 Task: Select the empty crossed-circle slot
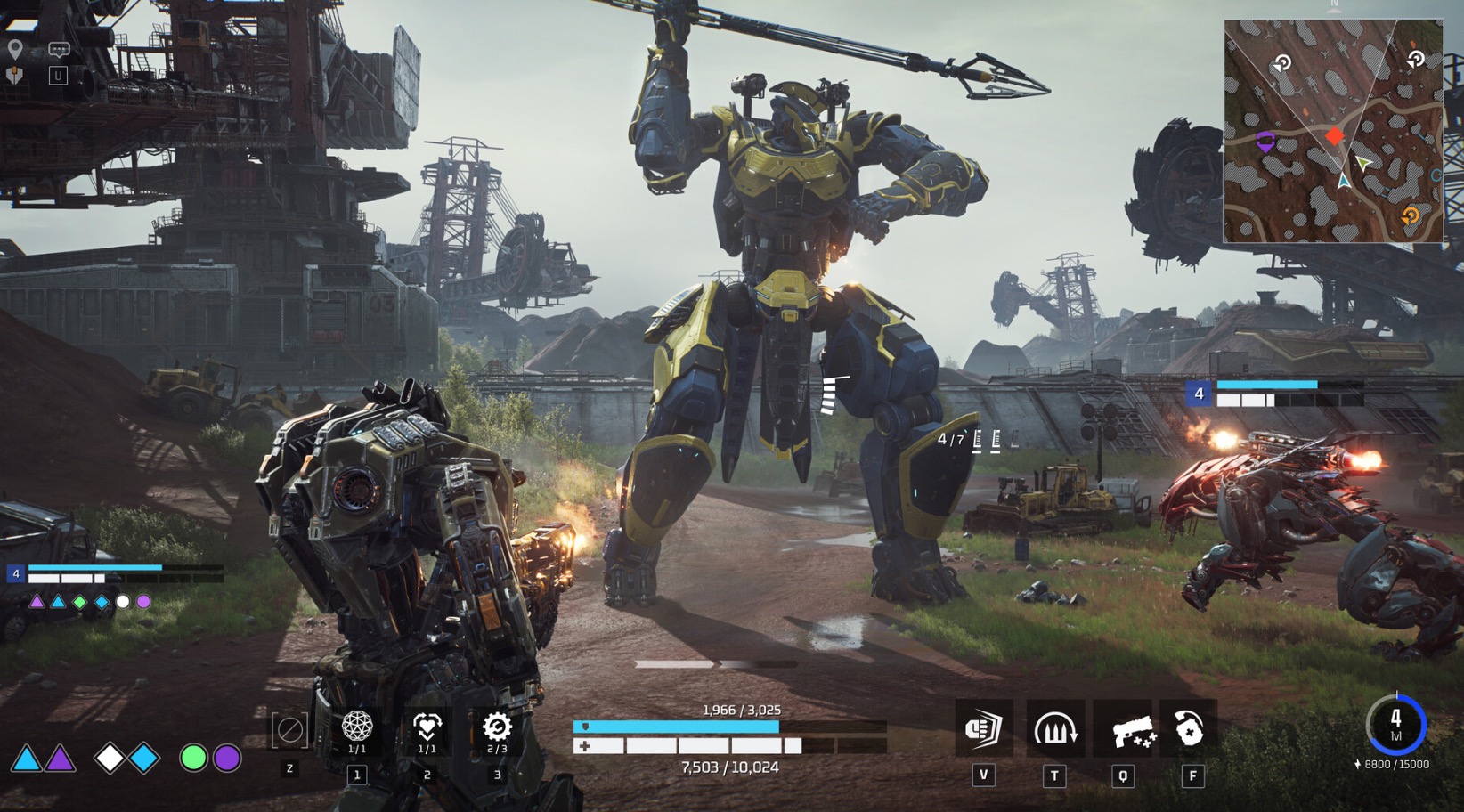pos(289,731)
